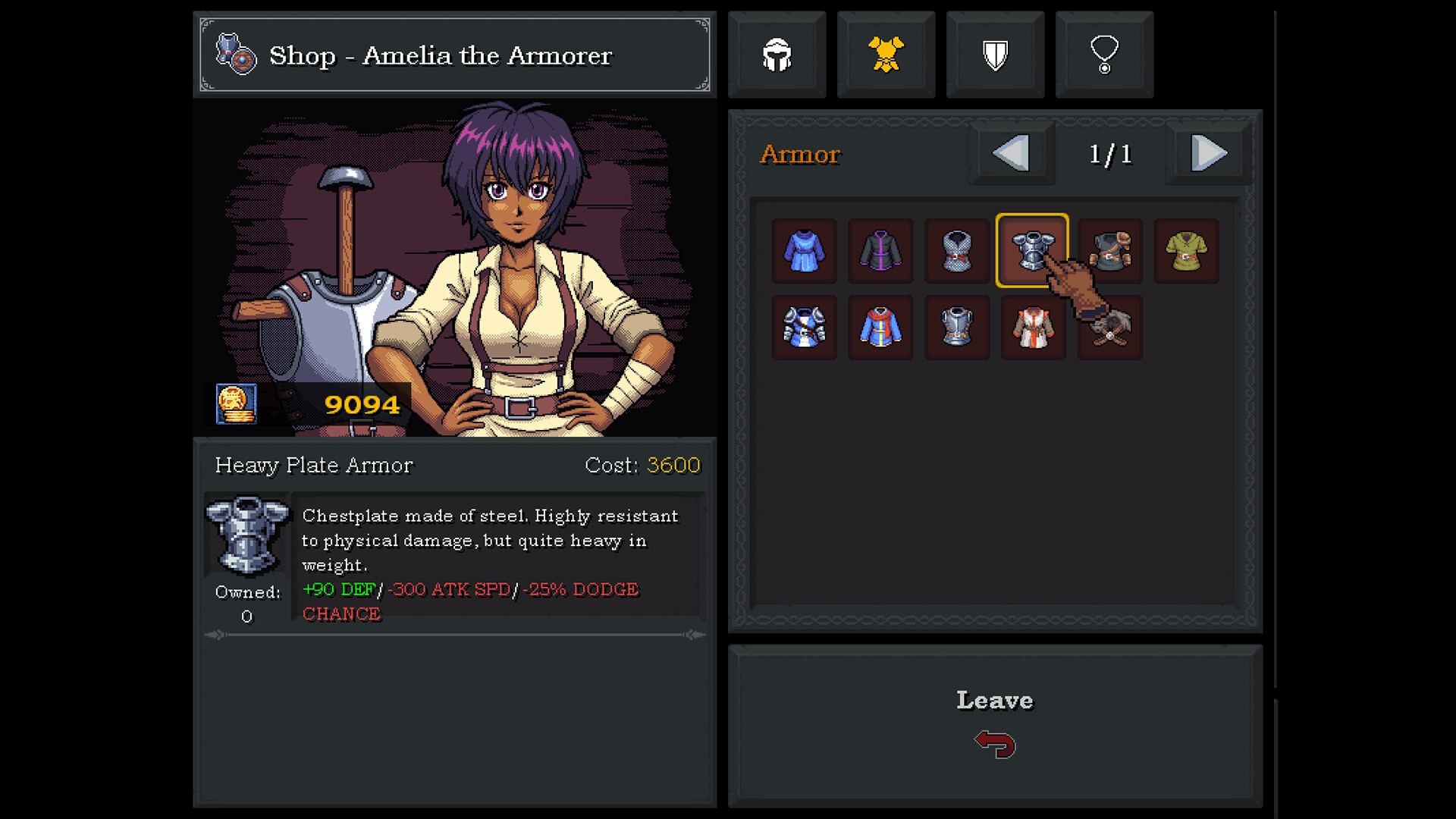Viewport: 1456px width, 819px height.
Task: Select the chainmail armor icon
Action: tap(956, 251)
